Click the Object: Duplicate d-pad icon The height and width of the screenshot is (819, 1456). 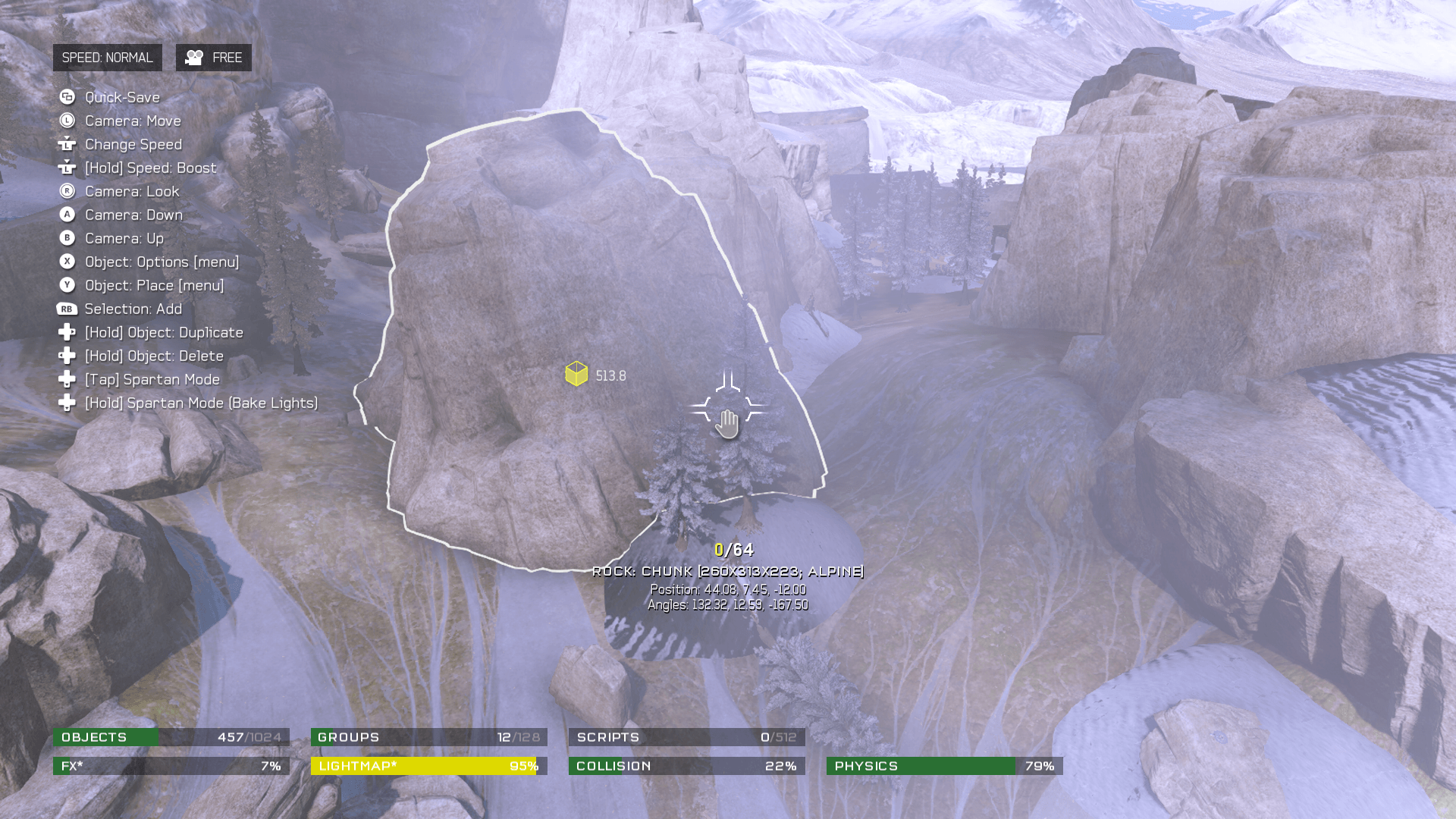67,332
